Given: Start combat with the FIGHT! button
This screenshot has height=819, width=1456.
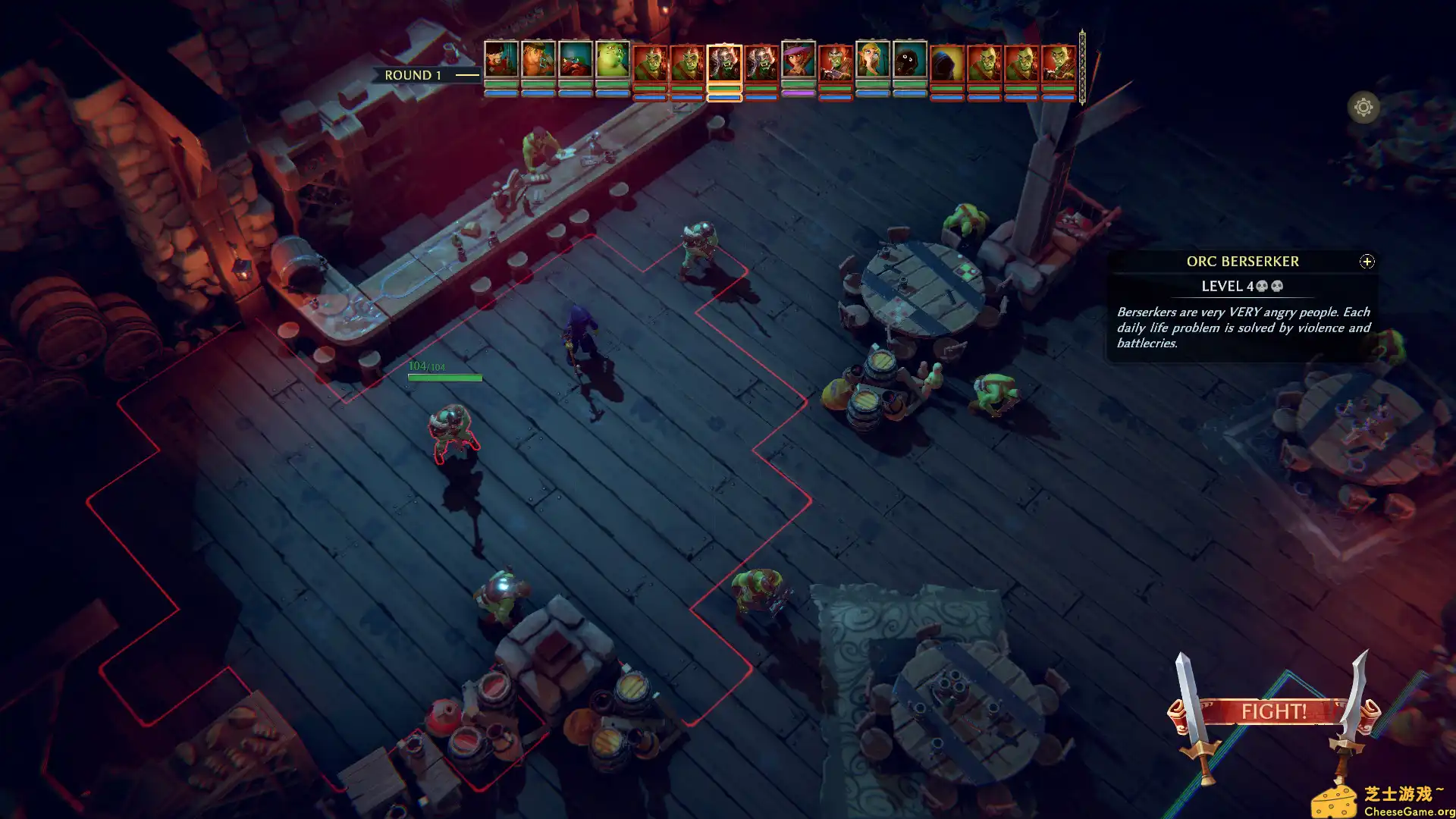Looking at the screenshot, I should point(1273,711).
